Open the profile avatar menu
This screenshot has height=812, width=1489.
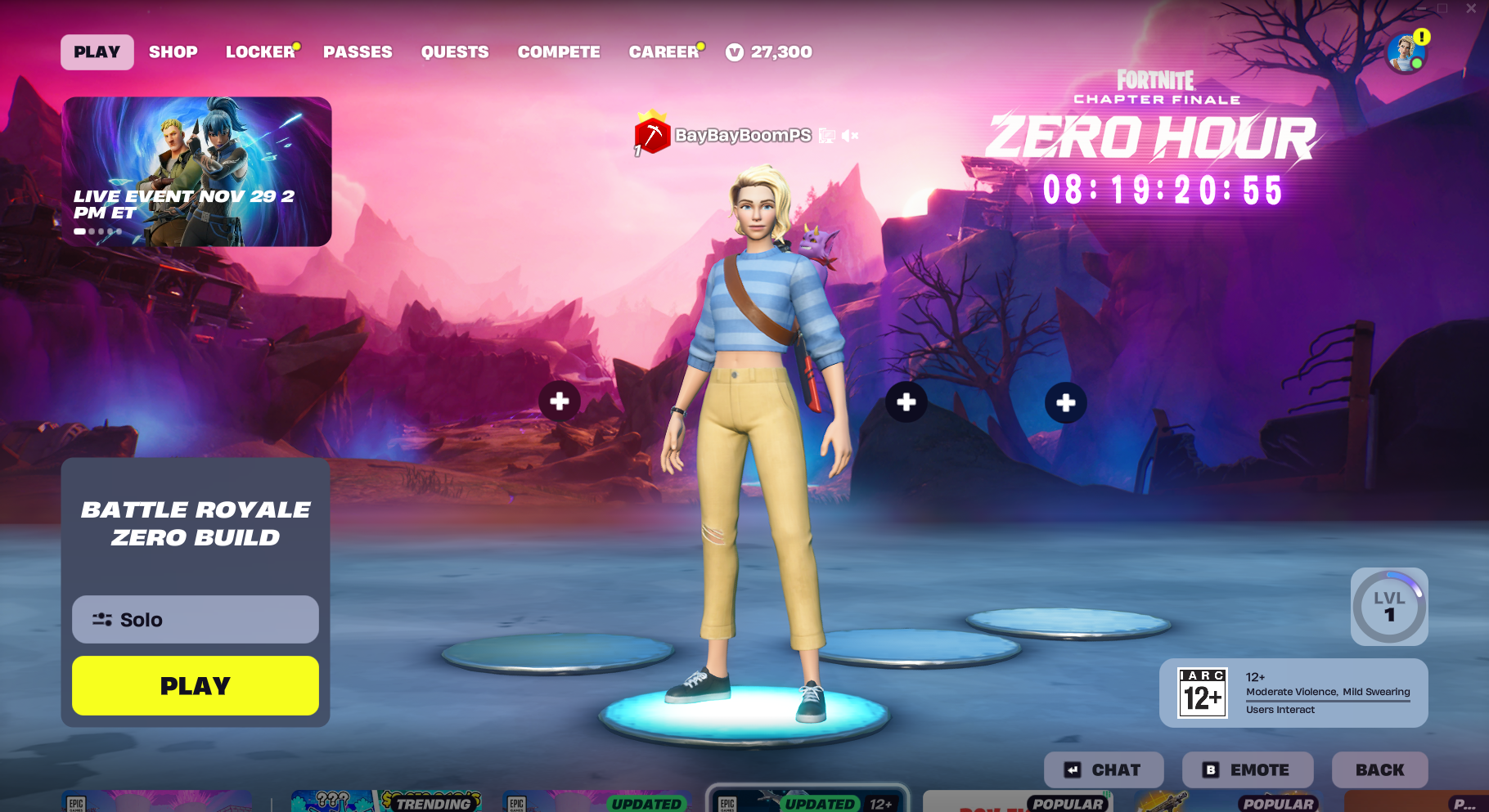click(1406, 54)
